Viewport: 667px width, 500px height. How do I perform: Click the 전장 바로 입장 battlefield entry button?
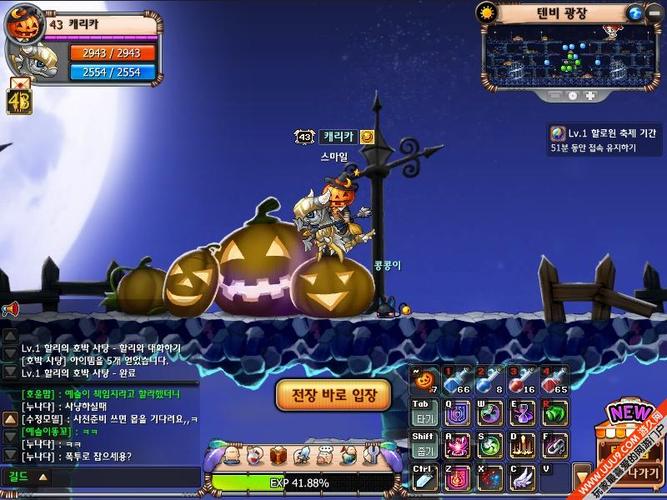click(332, 394)
